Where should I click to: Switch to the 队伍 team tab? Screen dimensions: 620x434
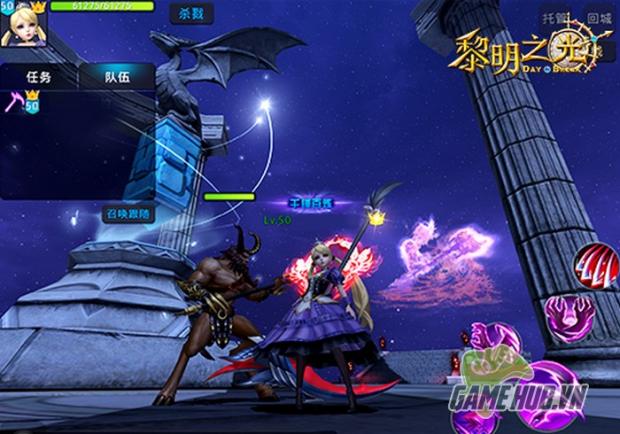118,77
